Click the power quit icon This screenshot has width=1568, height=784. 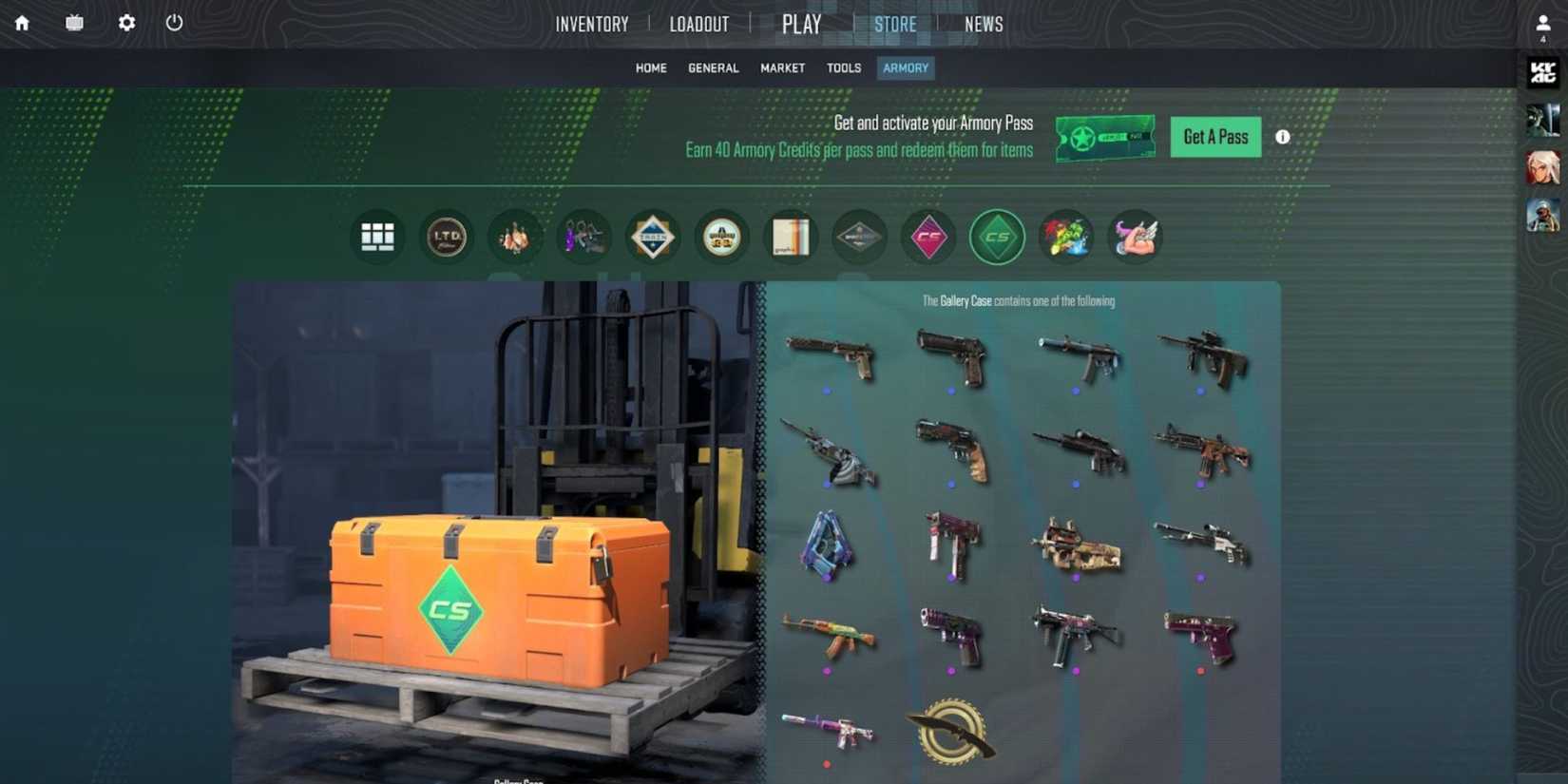click(173, 23)
